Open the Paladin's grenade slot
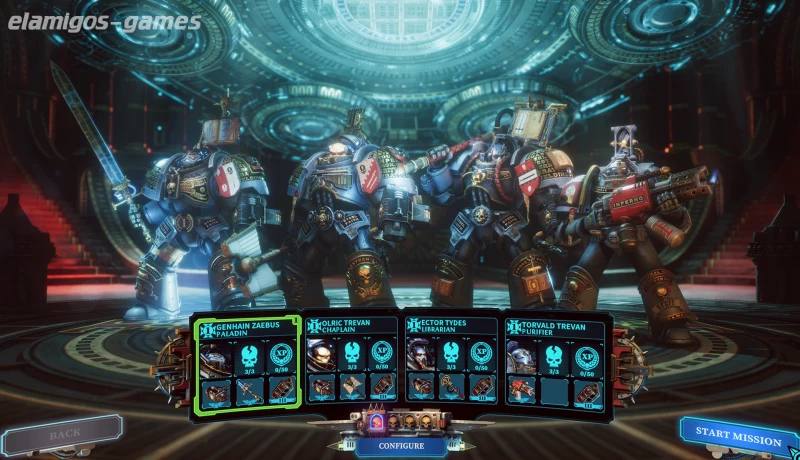This screenshot has width=800, height=460. tap(281, 388)
